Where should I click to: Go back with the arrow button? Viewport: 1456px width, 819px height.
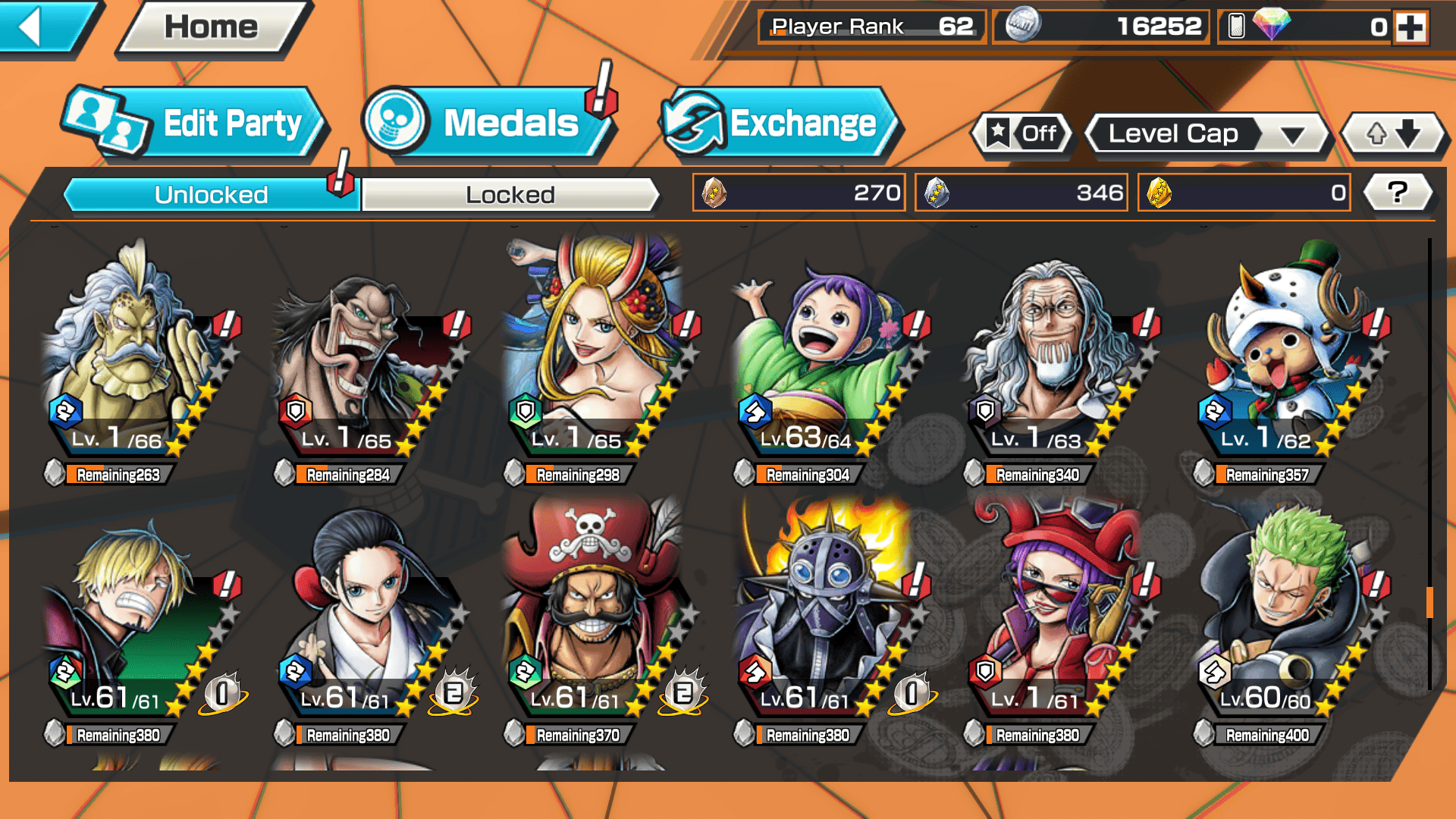(42, 27)
